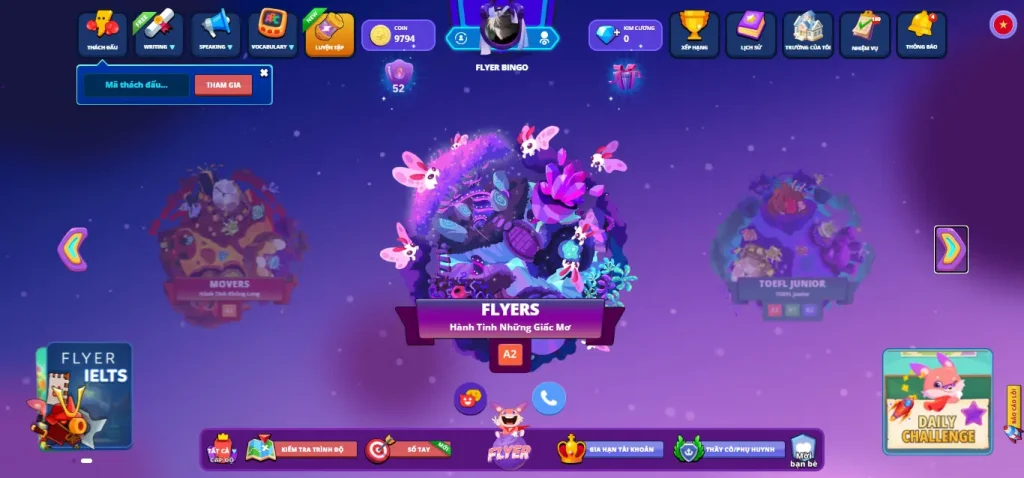Image resolution: width=1024 pixels, height=478 pixels.
Task: Click the Tham Gia join button
Action: pos(223,85)
